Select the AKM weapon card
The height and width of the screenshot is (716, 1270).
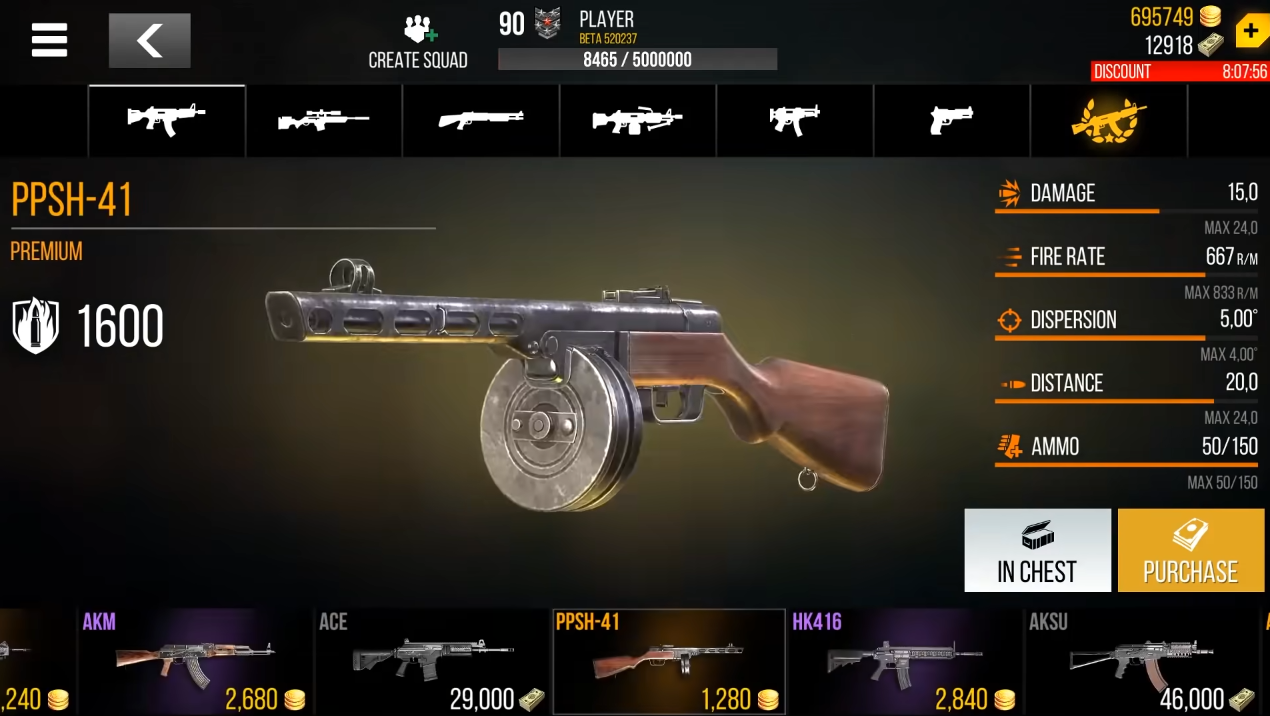coord(195,661)
